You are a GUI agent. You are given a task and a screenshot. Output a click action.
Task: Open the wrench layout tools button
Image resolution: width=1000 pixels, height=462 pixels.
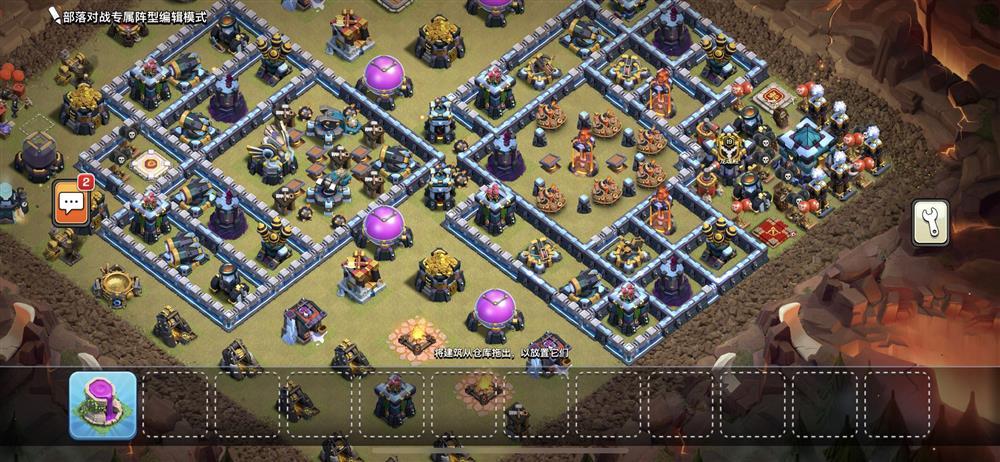(930, 223)
